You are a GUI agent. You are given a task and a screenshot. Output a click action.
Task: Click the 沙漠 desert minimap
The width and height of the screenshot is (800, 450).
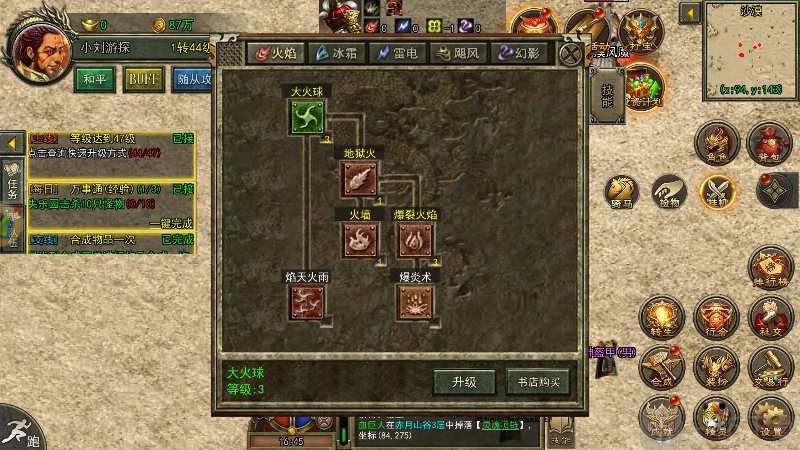pos(751,48)
